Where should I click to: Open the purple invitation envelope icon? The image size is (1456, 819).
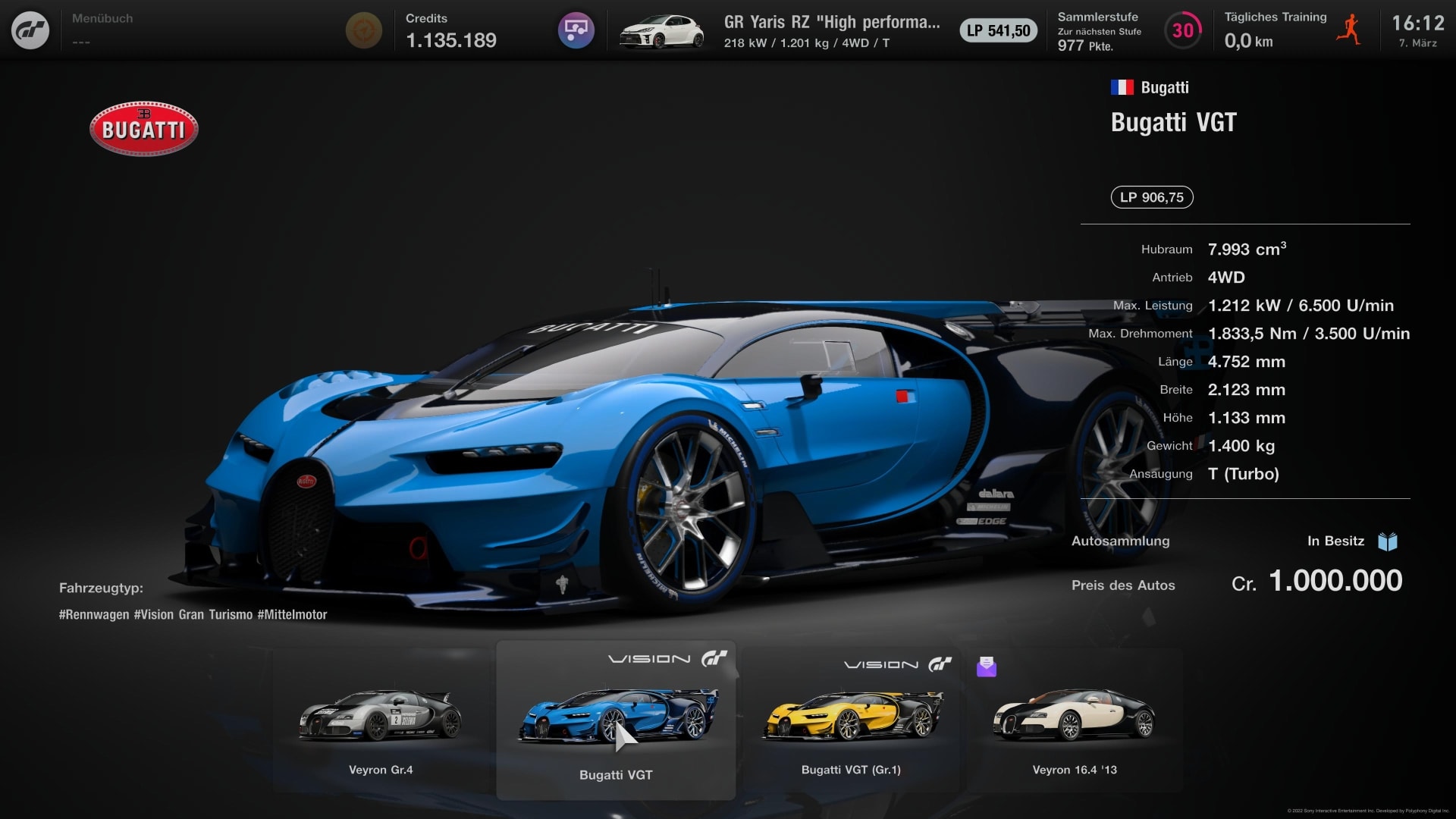tap(986, 667)
